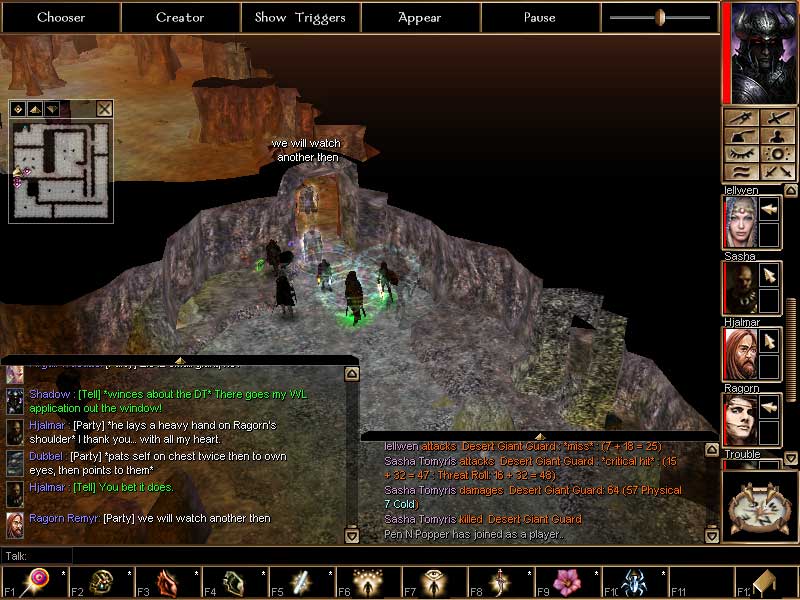Close the minimap window
The width and height of the screenshot is (800, 600).
point(104,109)
